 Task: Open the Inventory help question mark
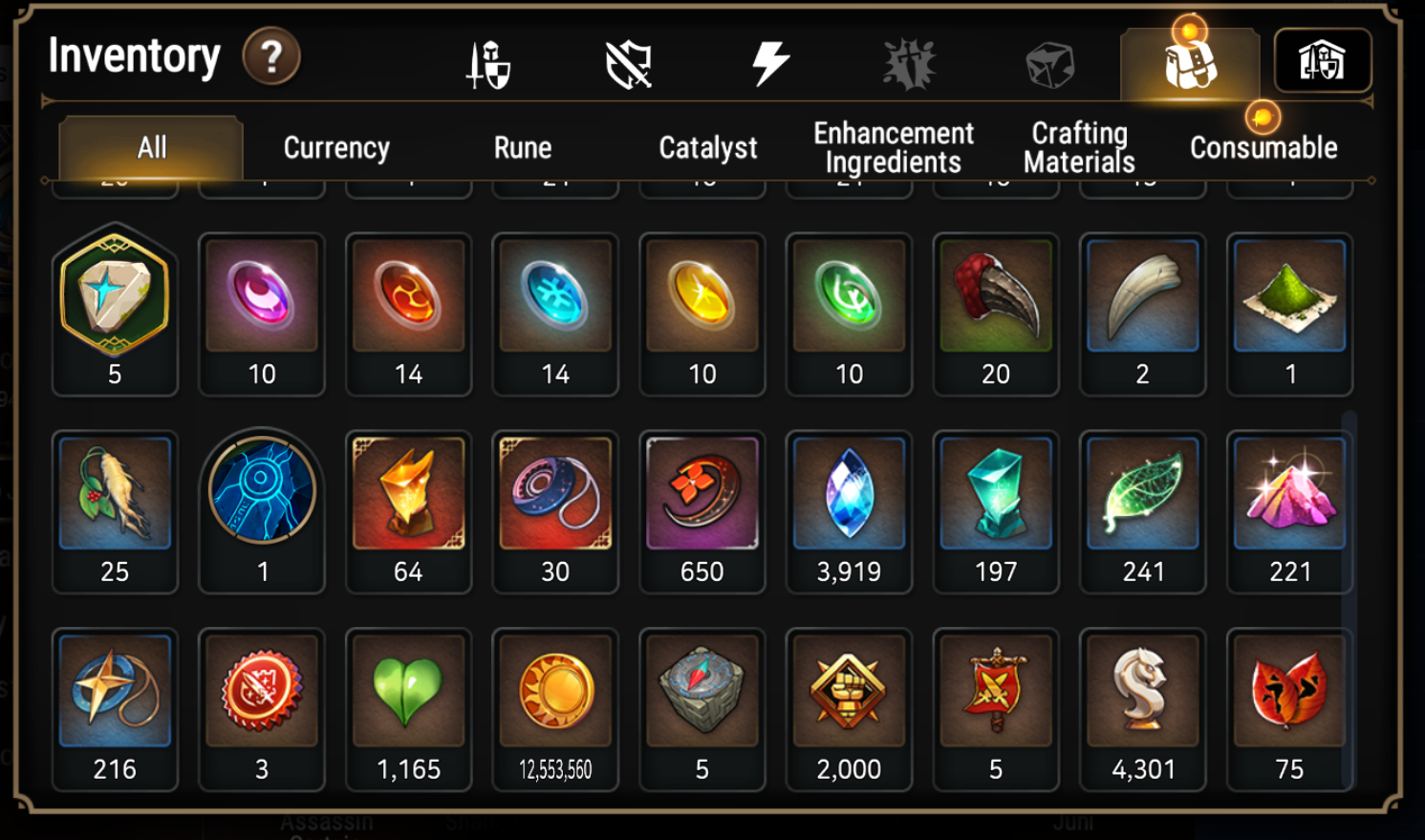[271, 57]
